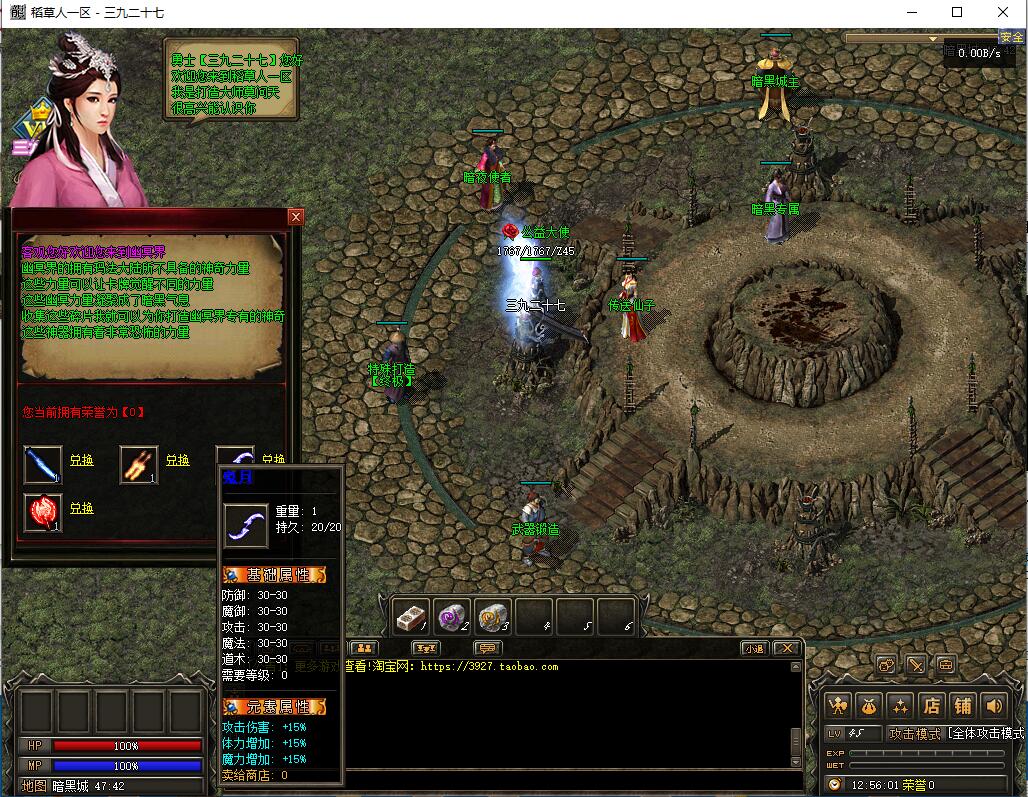Open the character panel with the warrior icon

(838, 706)
